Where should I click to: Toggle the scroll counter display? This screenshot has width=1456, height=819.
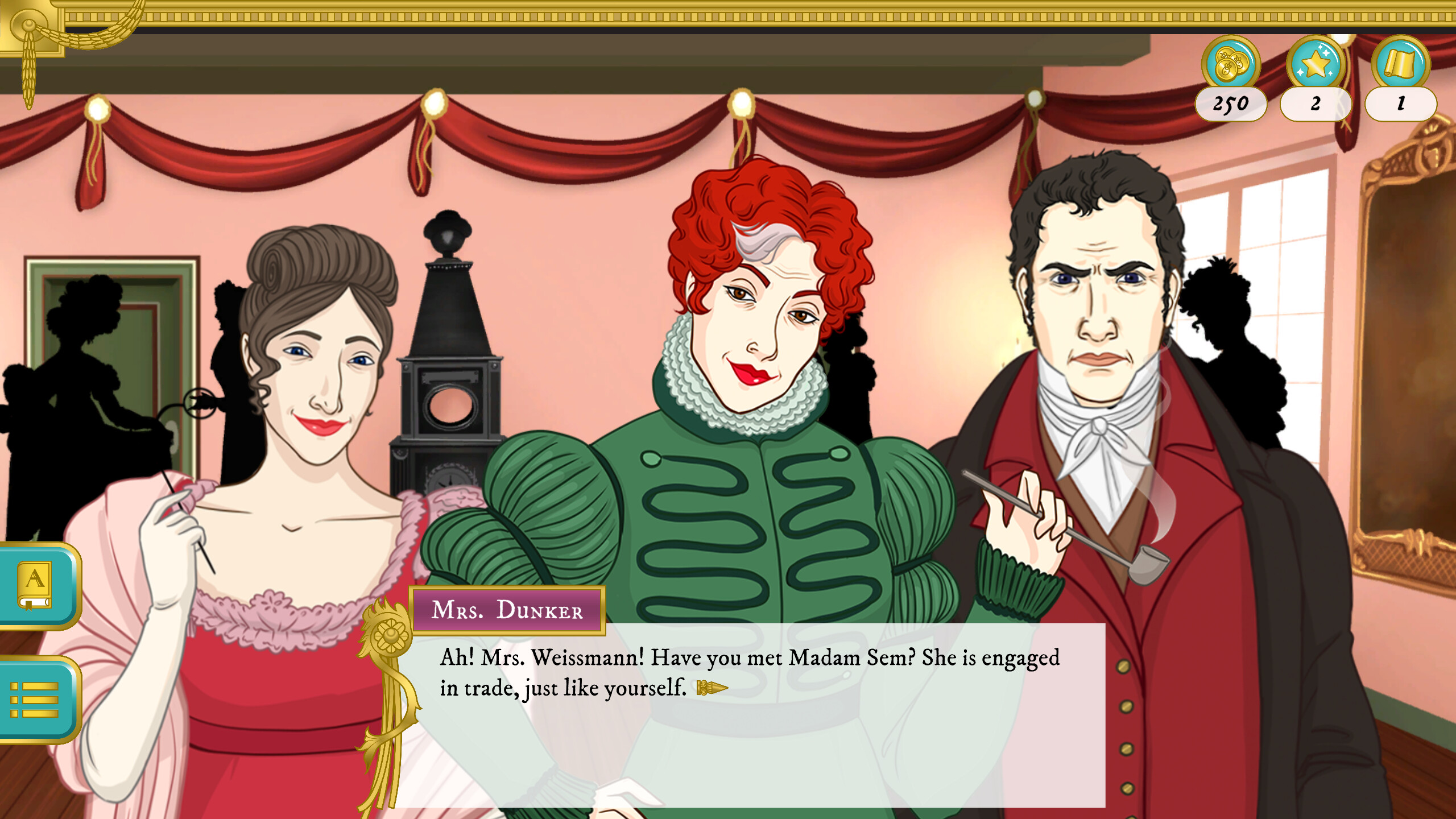1400,104
